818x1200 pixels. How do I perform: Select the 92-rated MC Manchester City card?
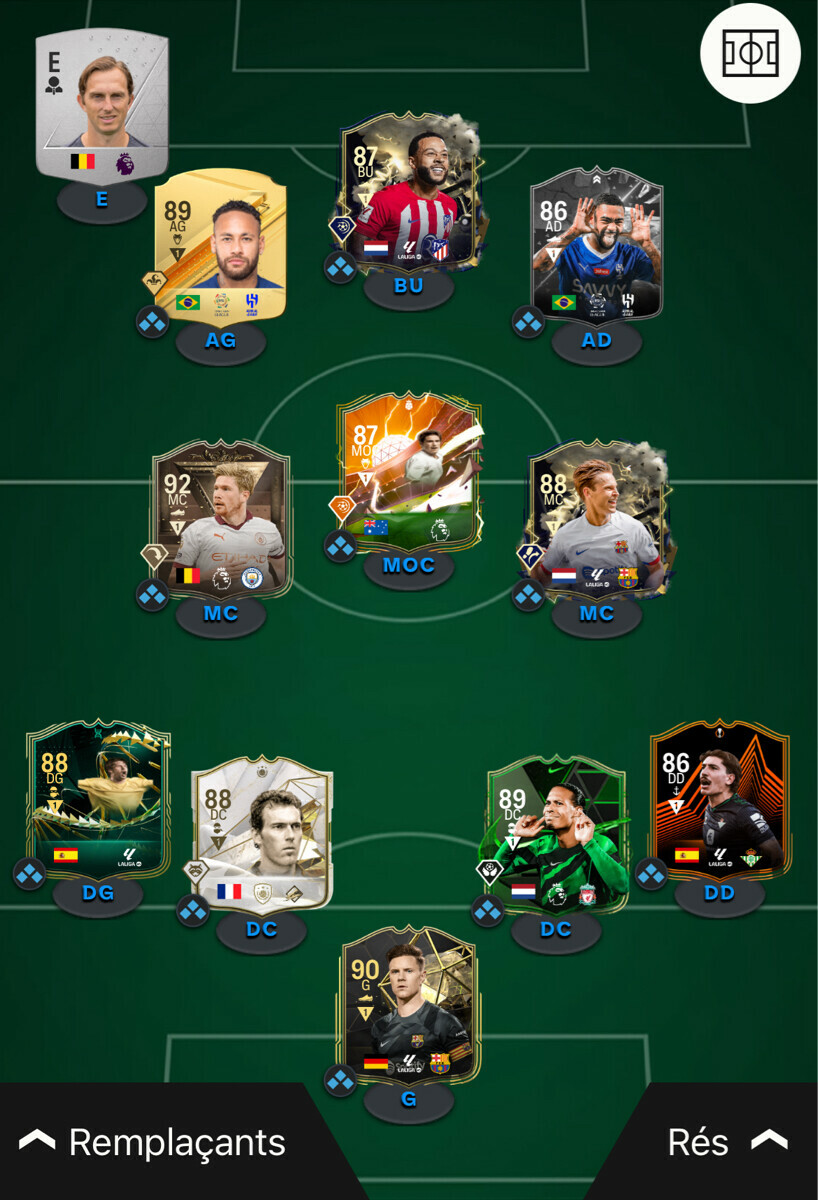[221, 520]
